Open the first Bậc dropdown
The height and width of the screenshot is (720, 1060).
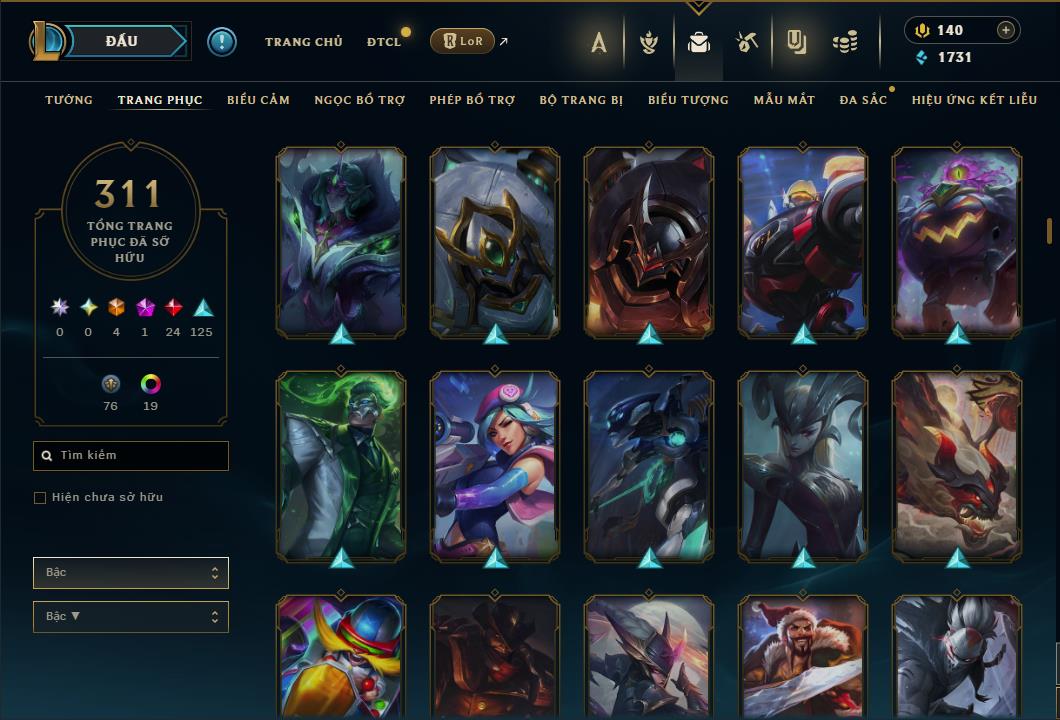click(130, 573)
